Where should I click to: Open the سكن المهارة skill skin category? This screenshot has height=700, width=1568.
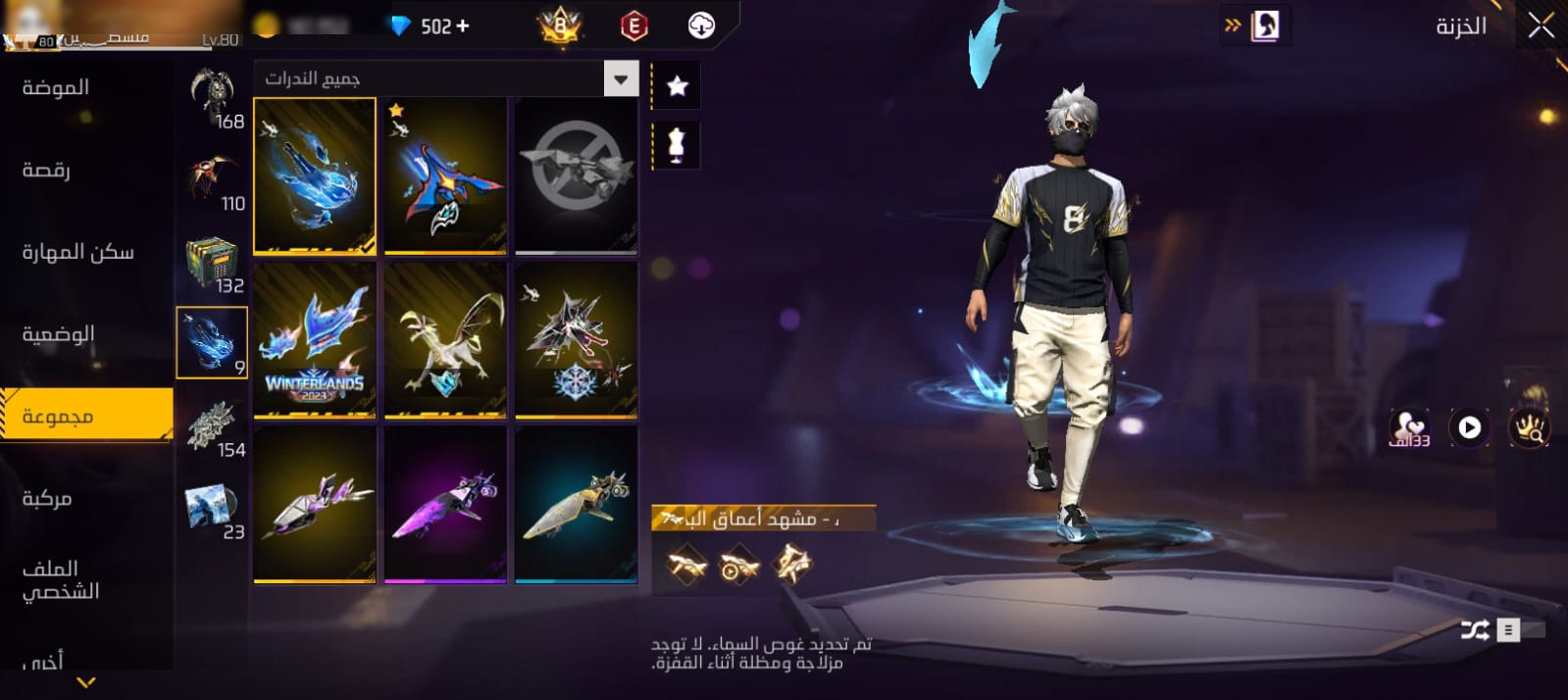77,253
